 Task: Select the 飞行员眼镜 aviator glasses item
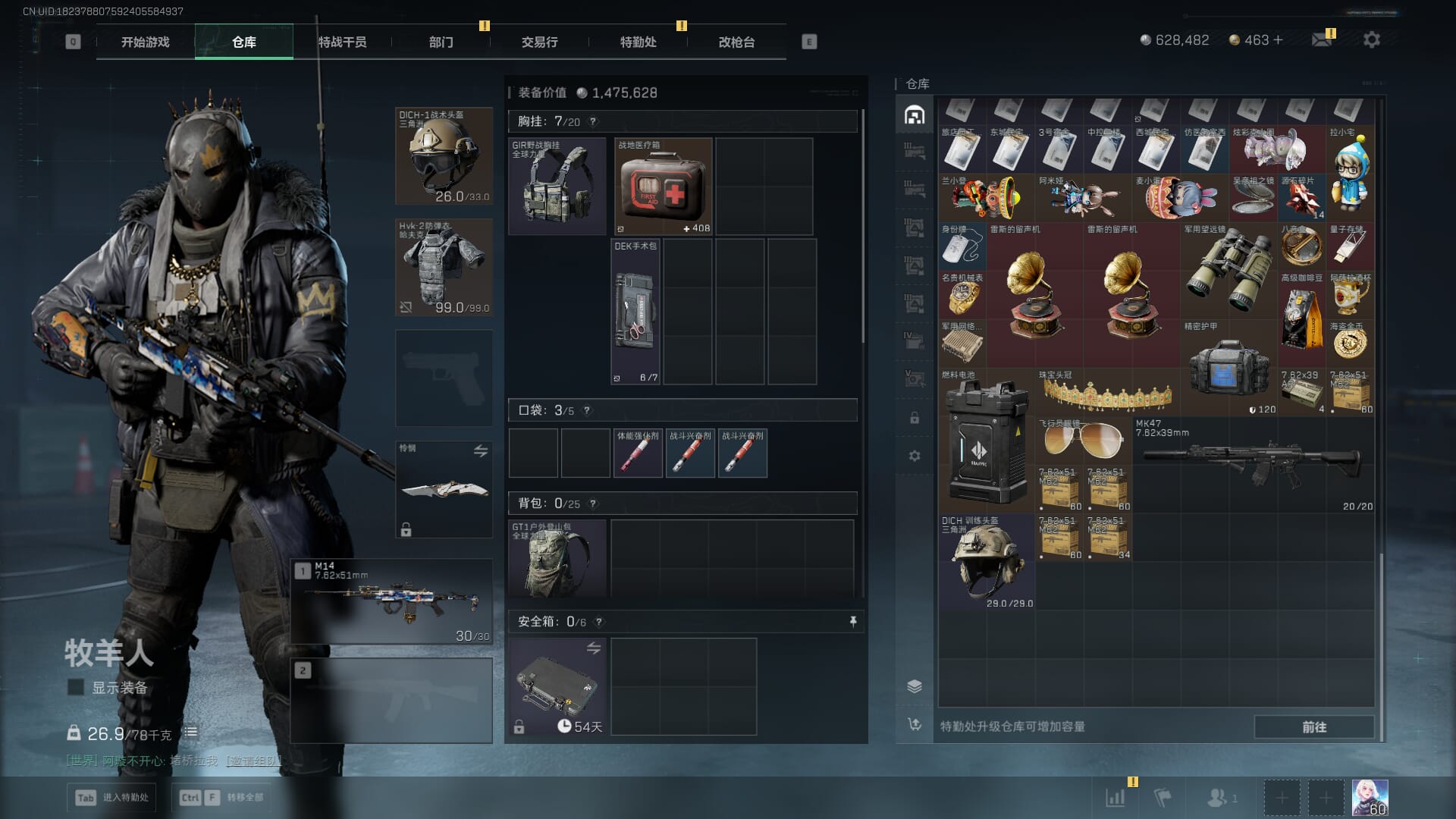tap(1083, 441)
